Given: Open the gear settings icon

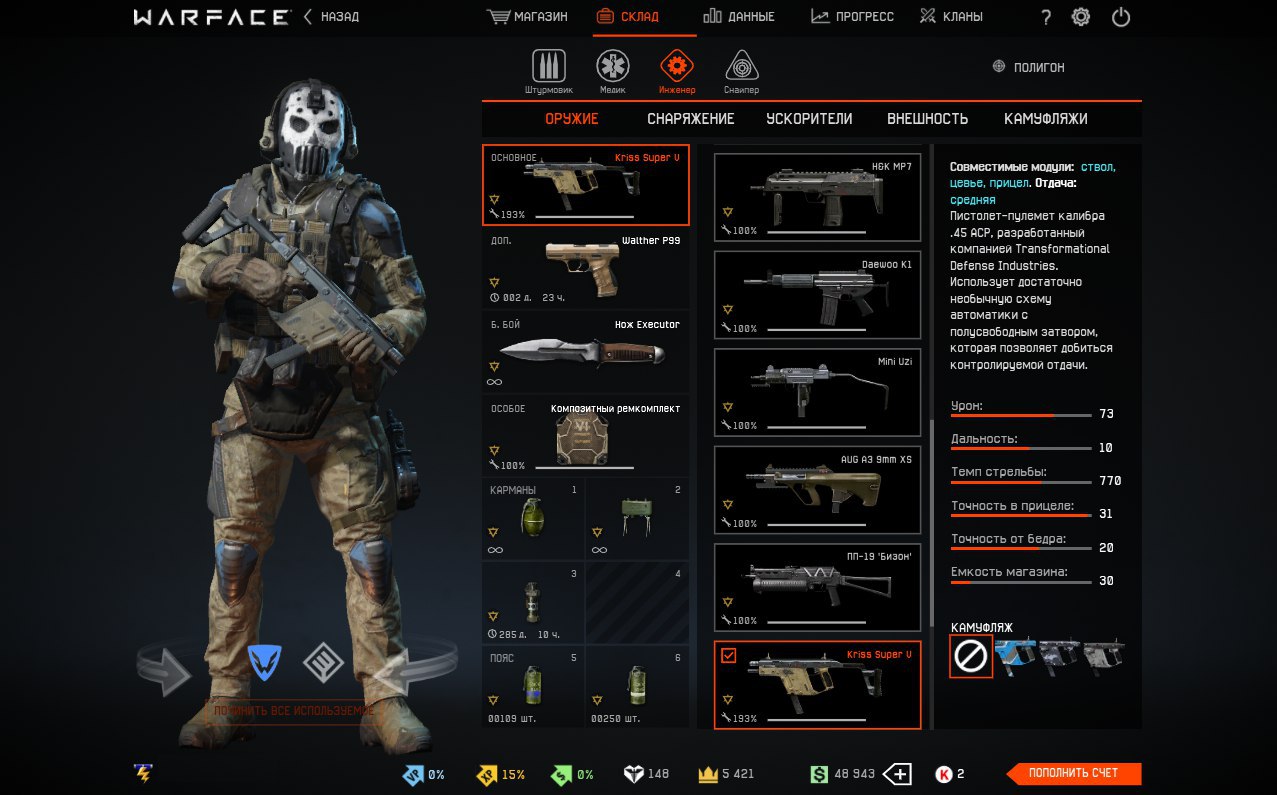Looking at the screenshot, I should [1081, 17].
